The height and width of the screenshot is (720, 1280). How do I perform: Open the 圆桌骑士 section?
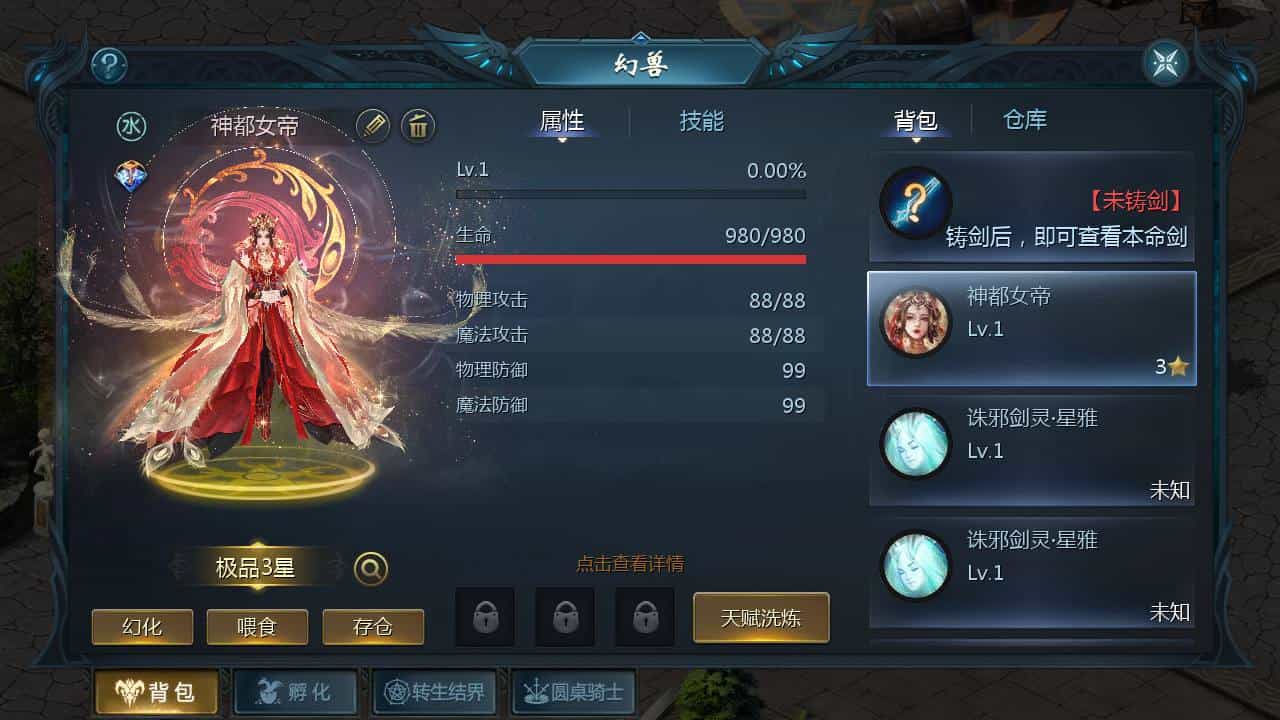coord(573,692)
